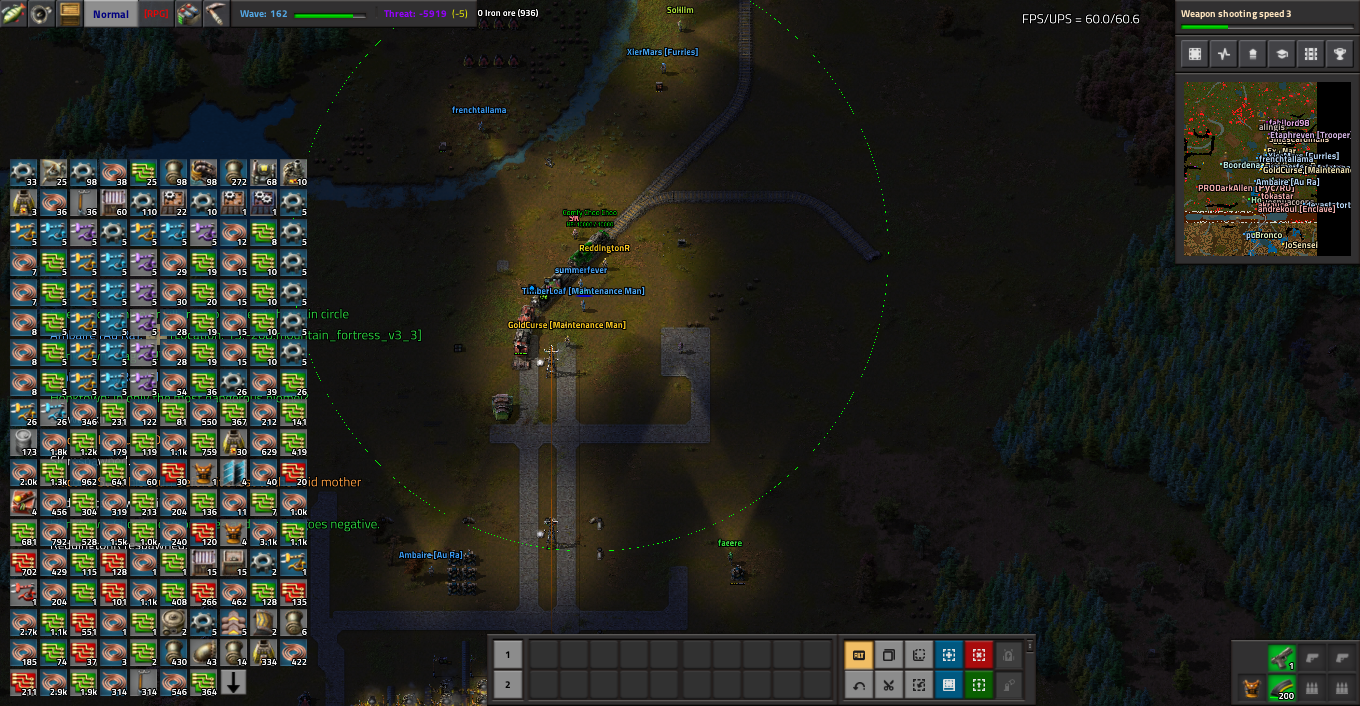Click the Weapon shooting speed 3 research panel
Image resolution: width=1360 pixels, height=706 pixels.
coord(1266,20)
